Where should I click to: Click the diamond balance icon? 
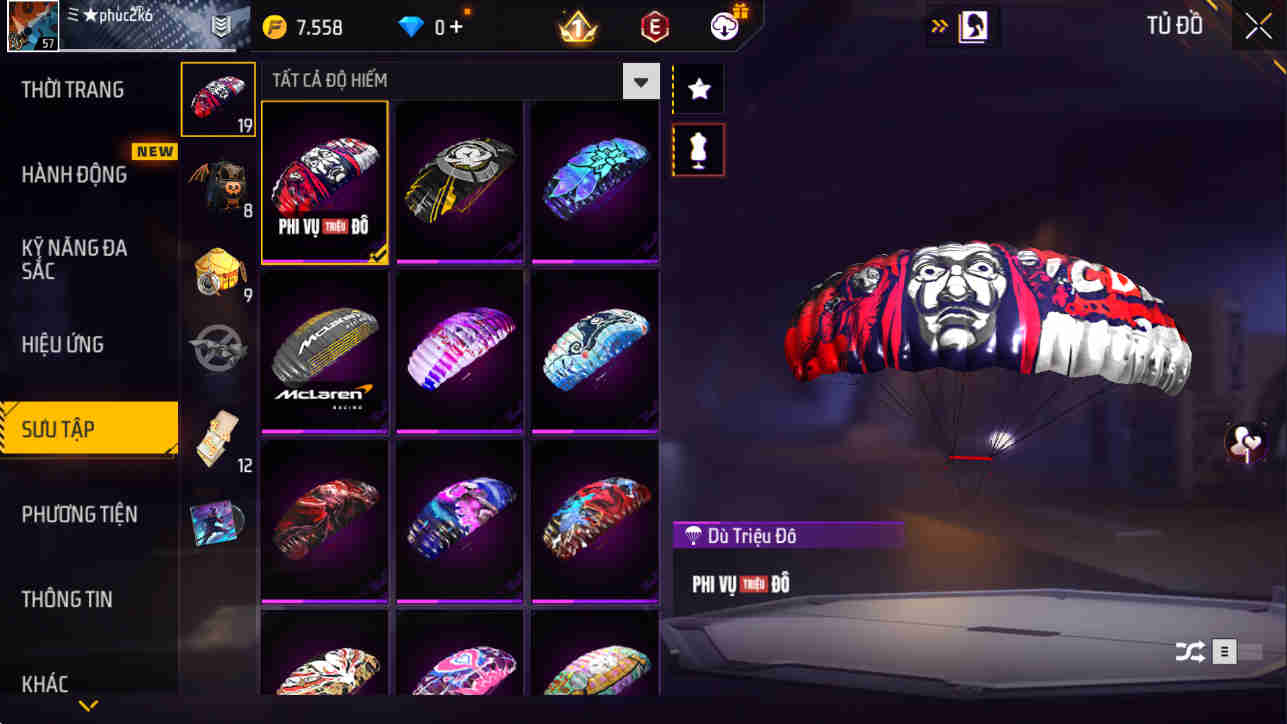412,28
